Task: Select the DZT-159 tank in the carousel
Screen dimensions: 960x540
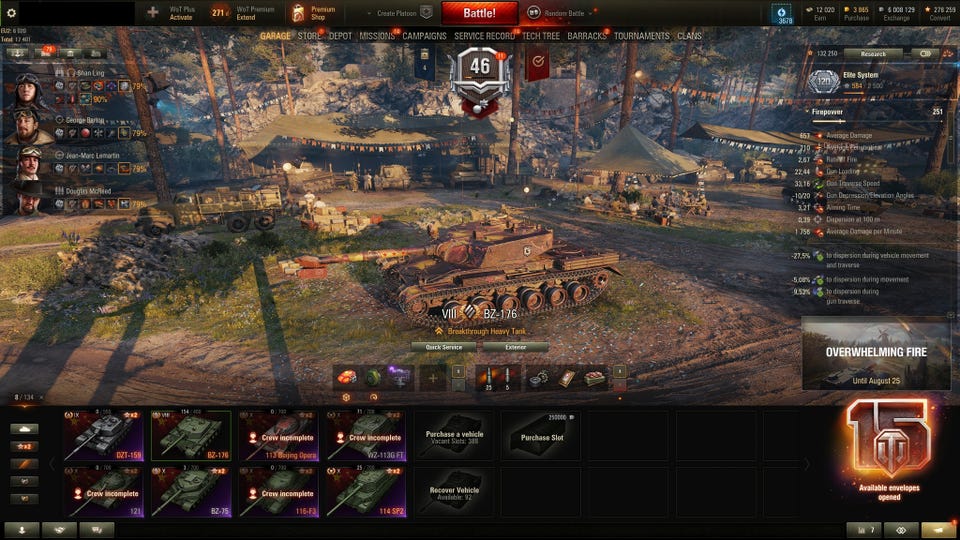Action: [104, 433]
